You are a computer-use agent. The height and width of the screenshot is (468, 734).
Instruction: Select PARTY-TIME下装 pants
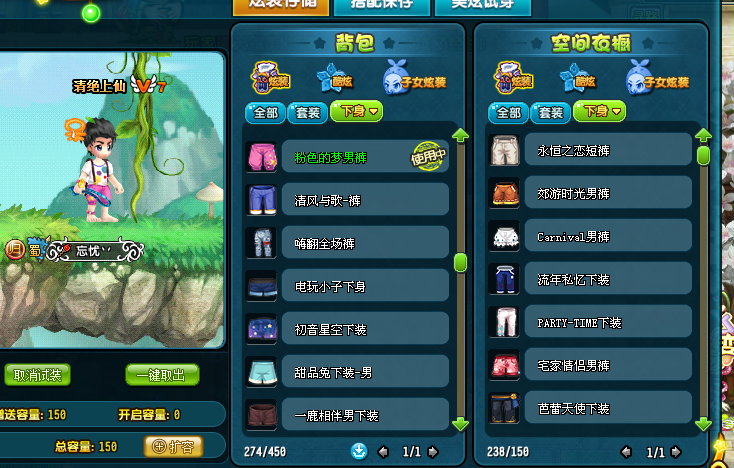(590, 322)
